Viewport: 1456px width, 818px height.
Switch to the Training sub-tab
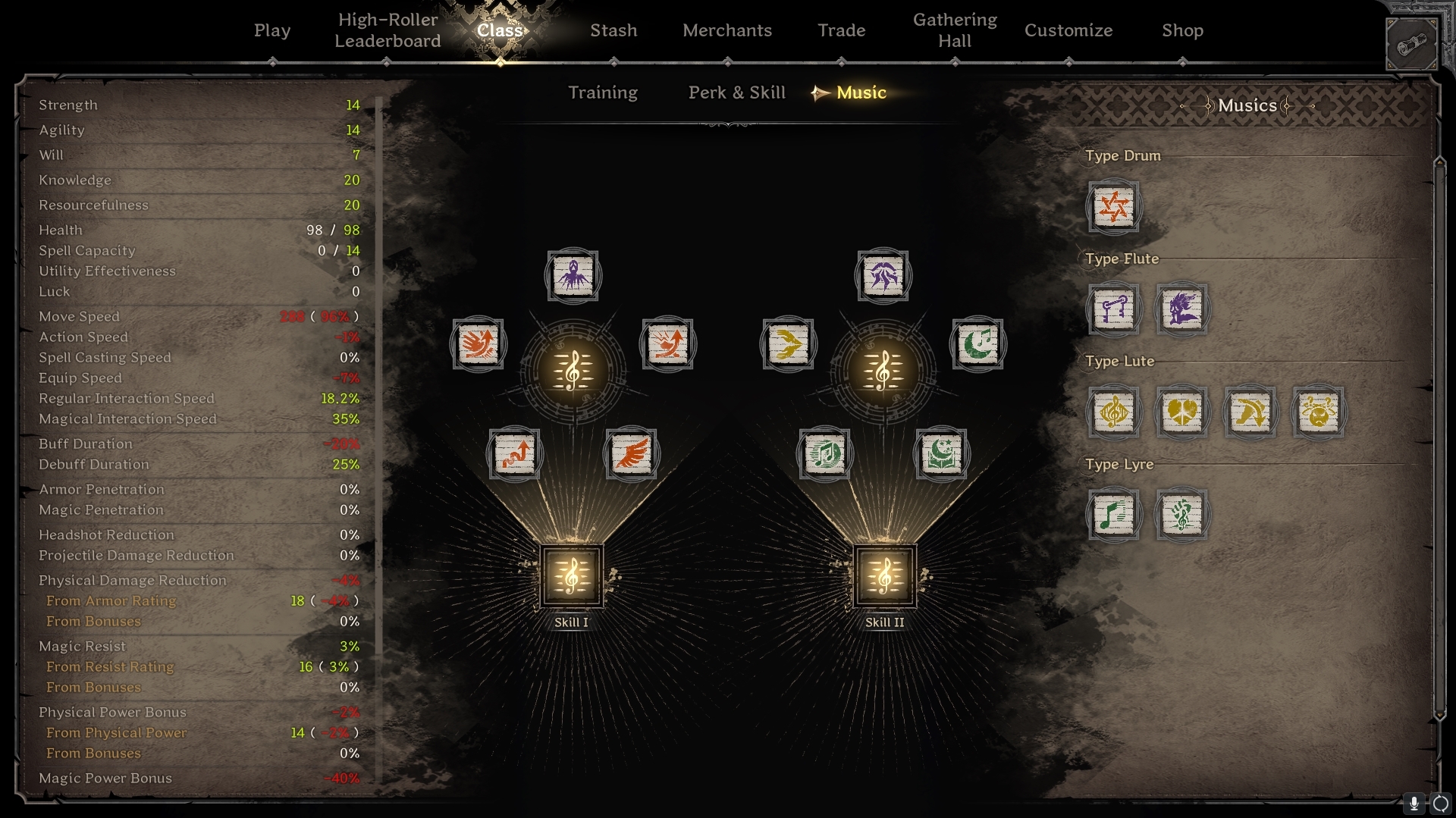(603, 92)
